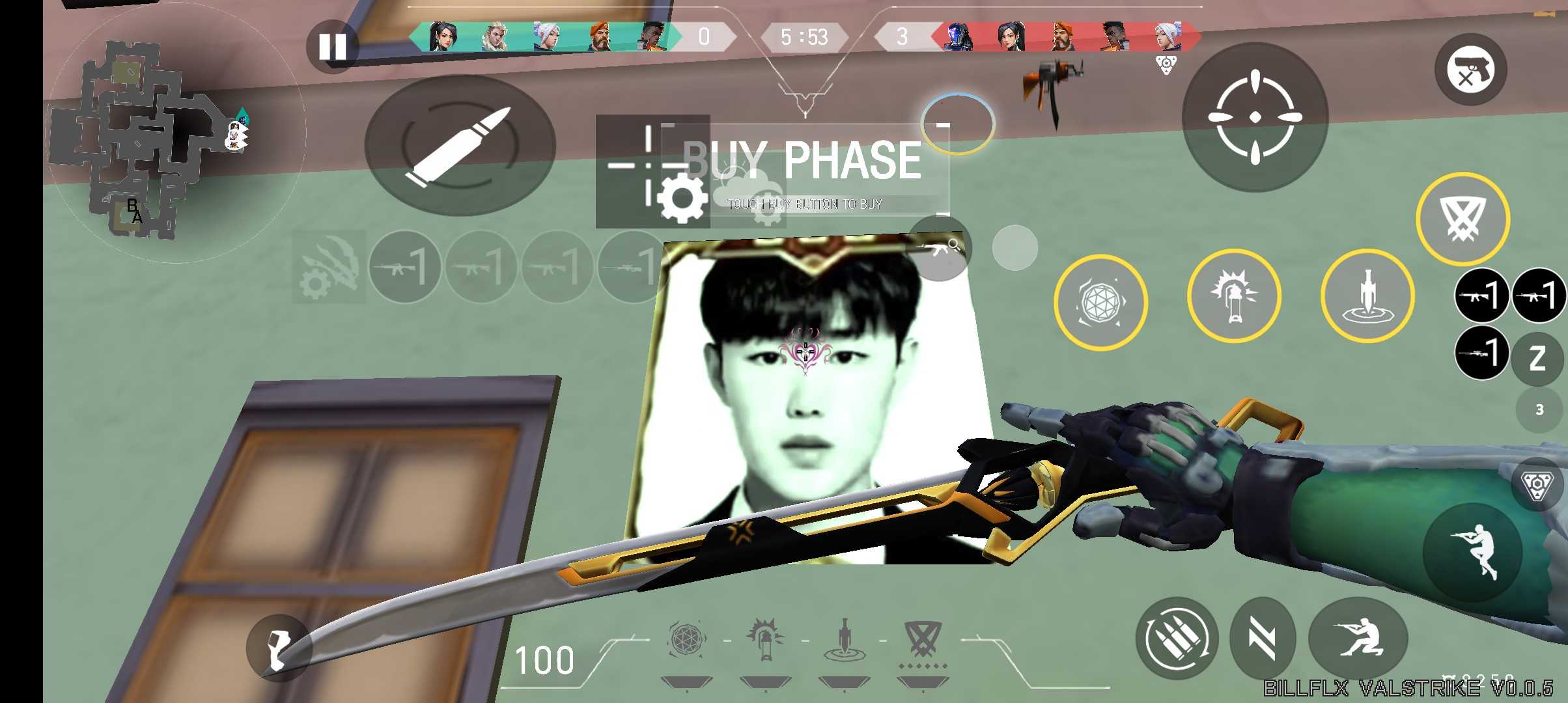Tap the Z button
Viewport: 1568px width, 703px height.
[1537, 357]
